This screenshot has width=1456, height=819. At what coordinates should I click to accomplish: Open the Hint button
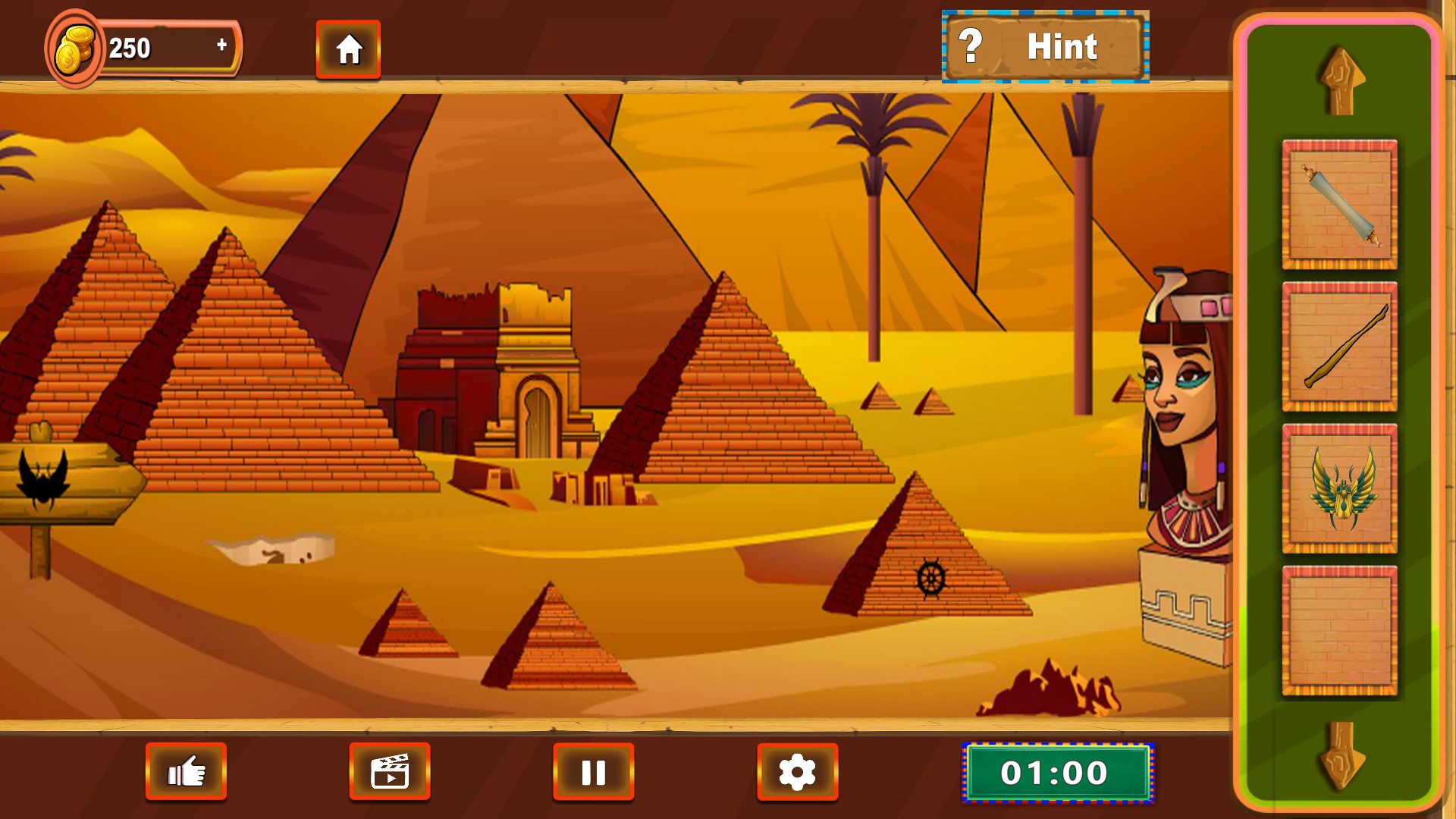click(x=1045, y=47)
